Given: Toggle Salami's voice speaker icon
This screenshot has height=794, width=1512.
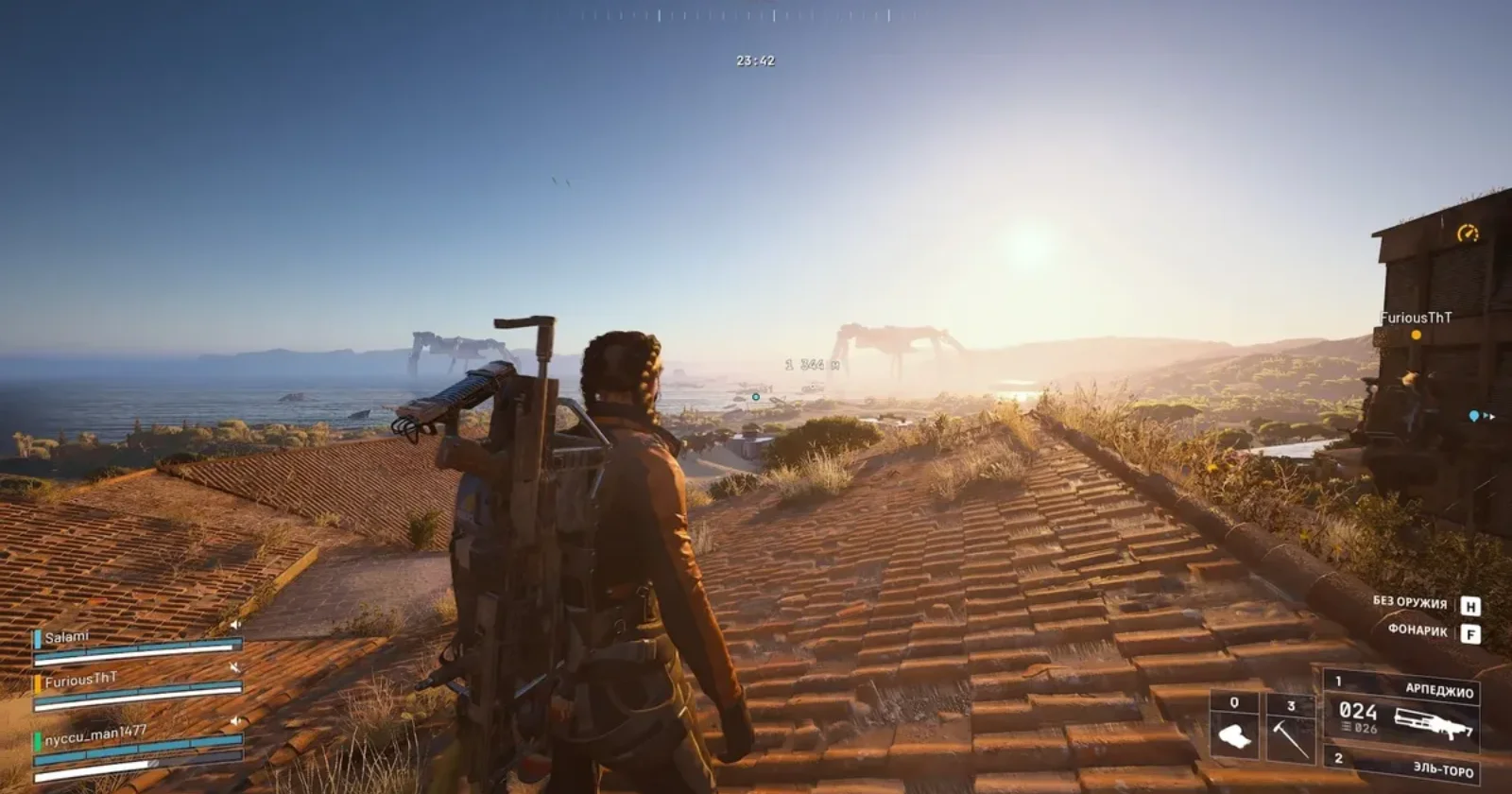Looking at the screenshot, I should 235,625.
